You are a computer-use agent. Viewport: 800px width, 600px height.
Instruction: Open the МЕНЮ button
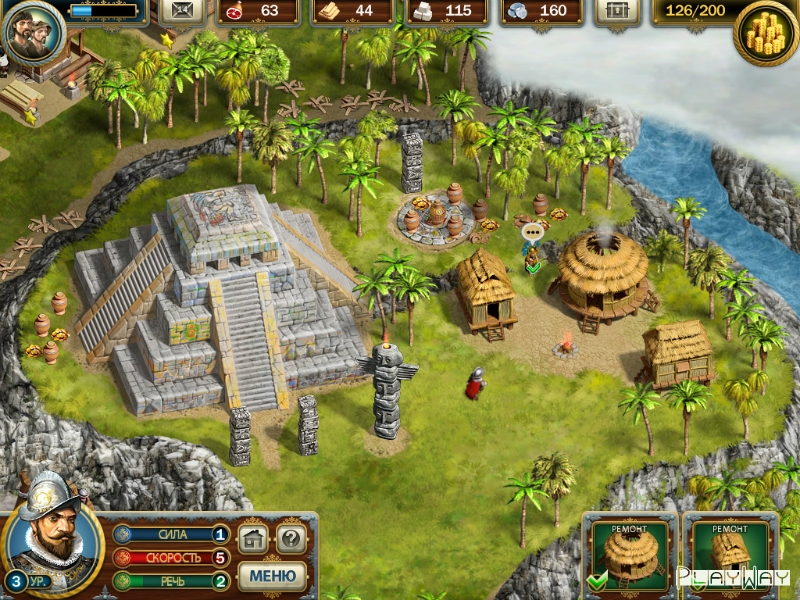[272, 576]
